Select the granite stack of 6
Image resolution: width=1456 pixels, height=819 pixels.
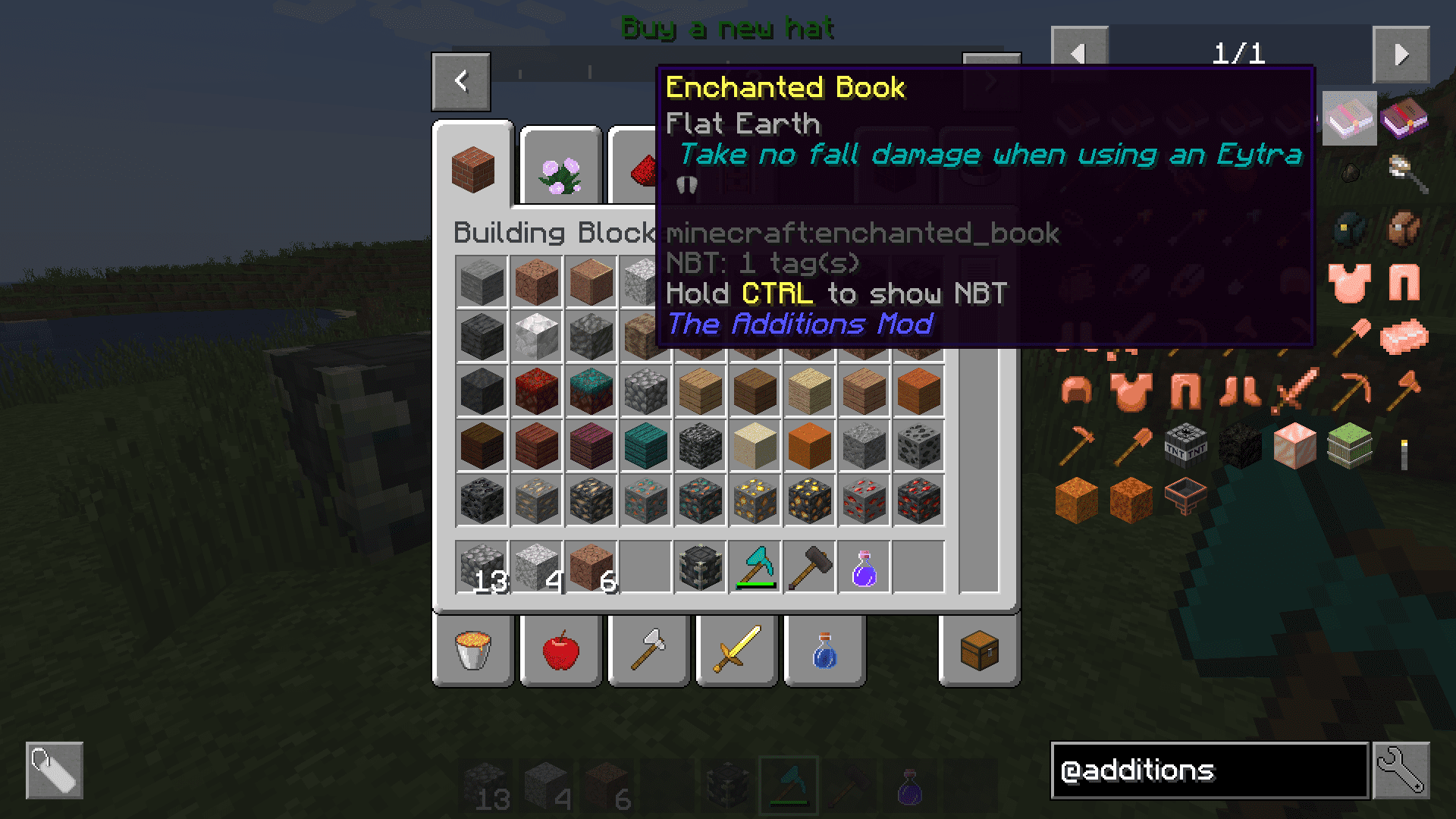[591, 567]
